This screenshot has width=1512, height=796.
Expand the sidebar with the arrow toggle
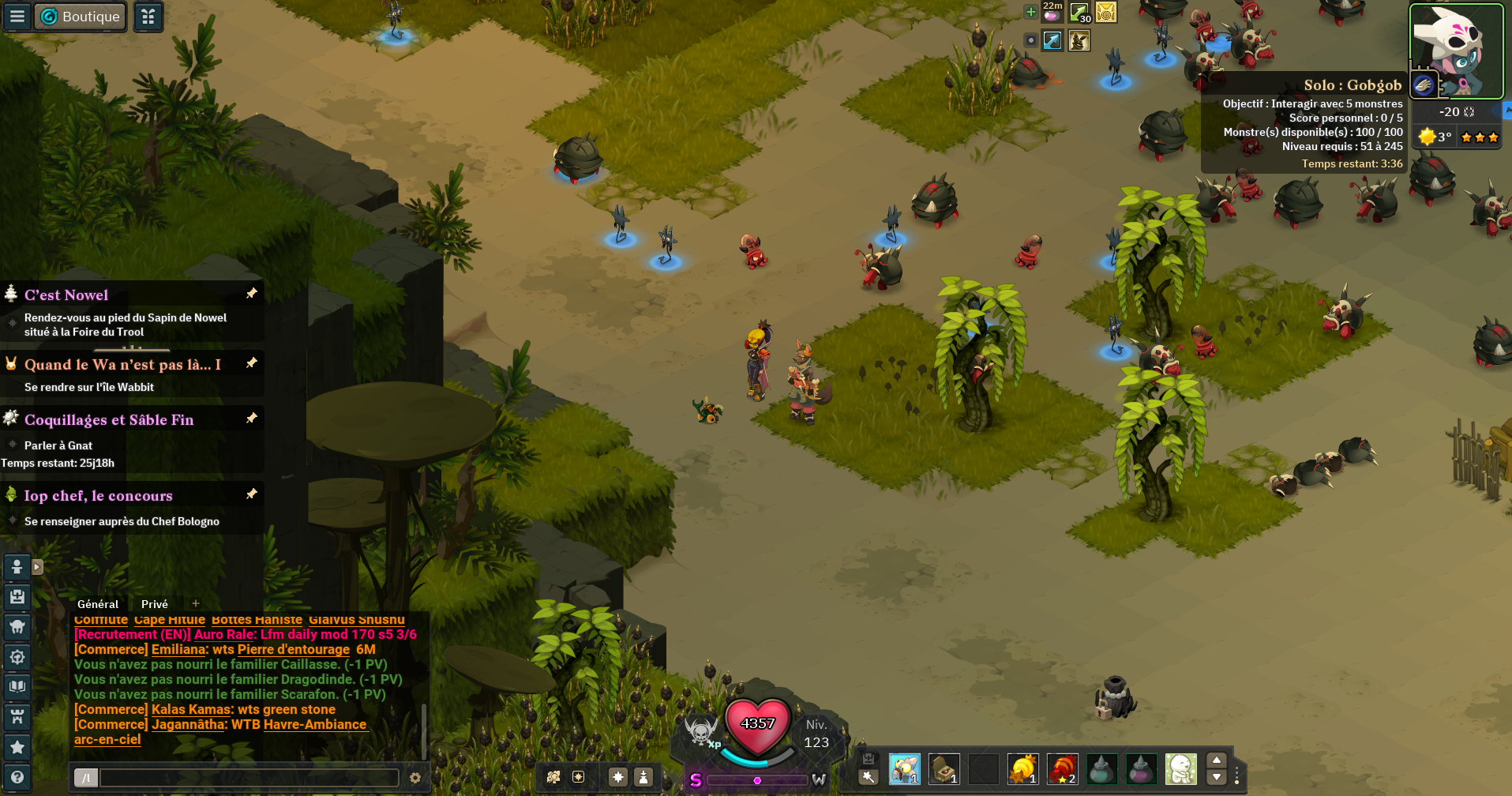37,567
